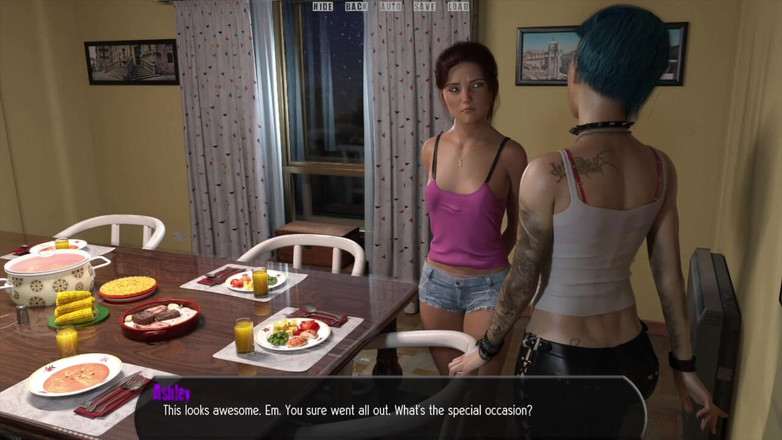Open the SAVE game menu
The height and width of the screenshot is (440, 782).
[424, 7]
